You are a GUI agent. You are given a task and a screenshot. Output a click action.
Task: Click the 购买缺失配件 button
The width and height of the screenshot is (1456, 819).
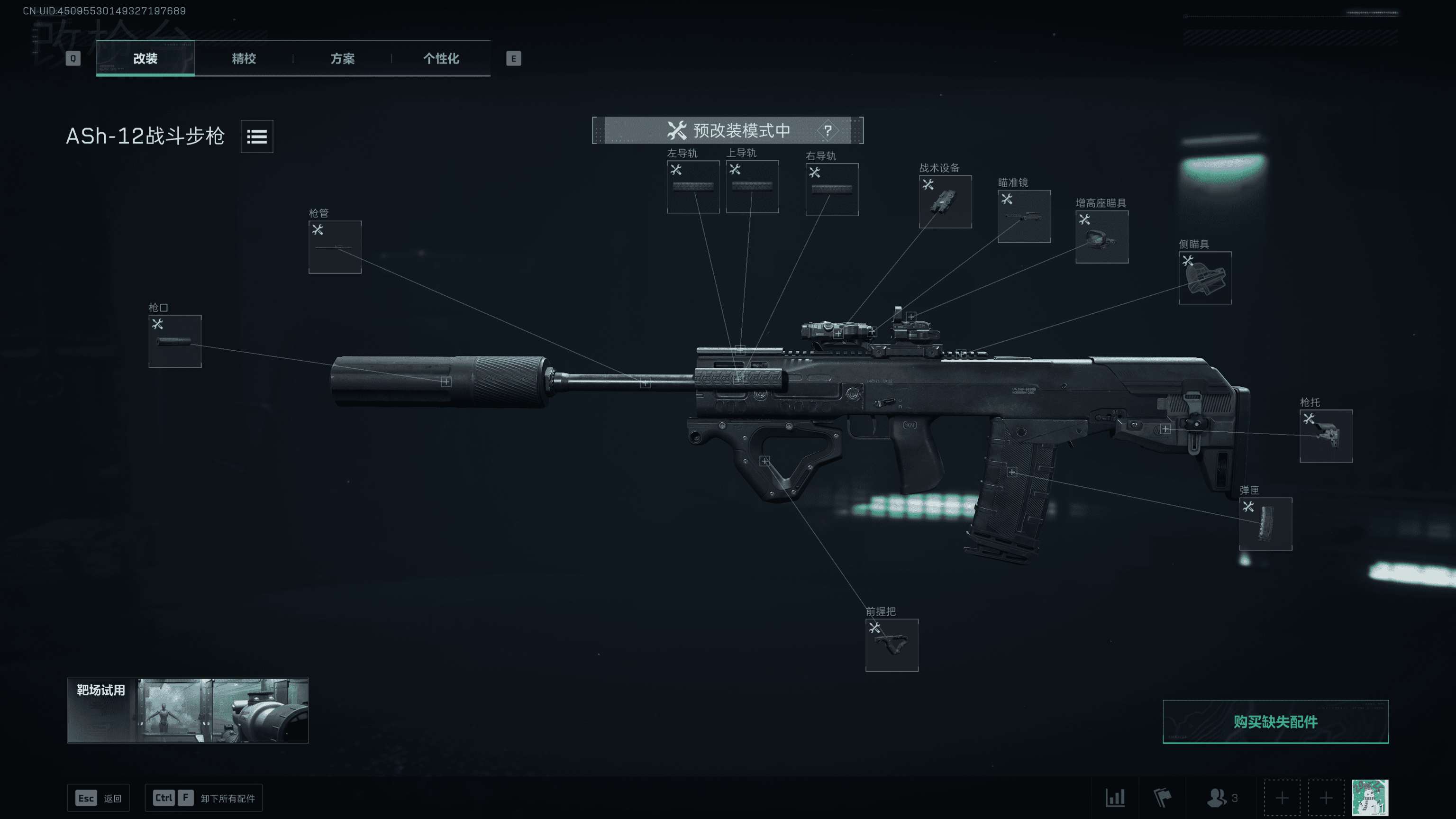(x=1275, y=722)
